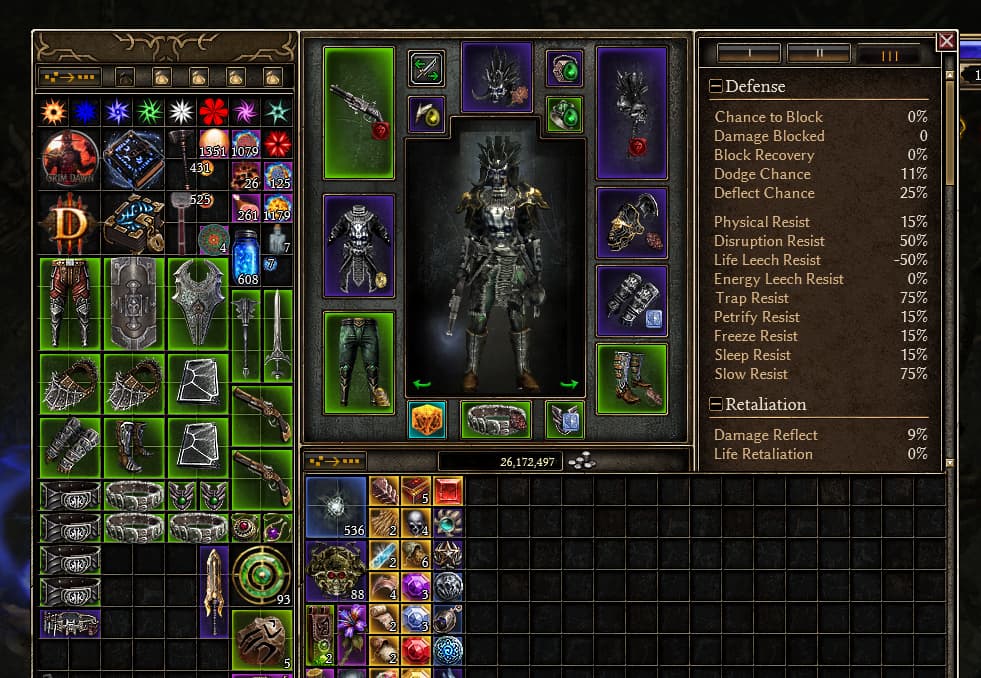Switch to stats tab I
981x678 pixels.
[x=748, y=53]
